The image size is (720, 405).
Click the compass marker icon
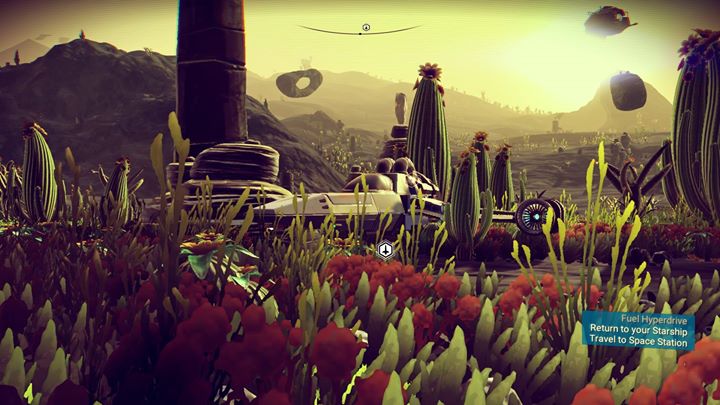point(366,28)
